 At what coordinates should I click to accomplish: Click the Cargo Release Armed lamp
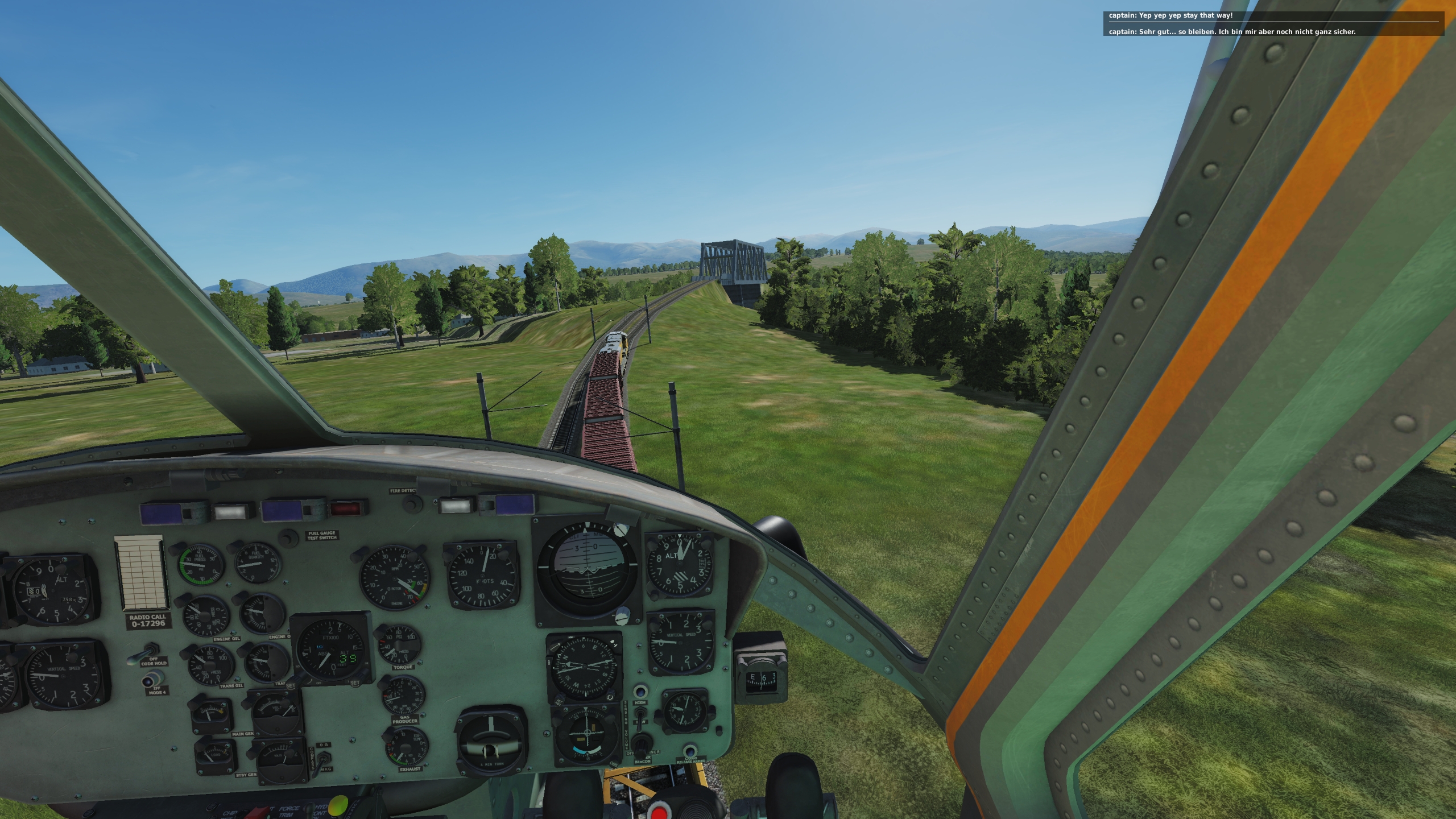tap(689, 751)
